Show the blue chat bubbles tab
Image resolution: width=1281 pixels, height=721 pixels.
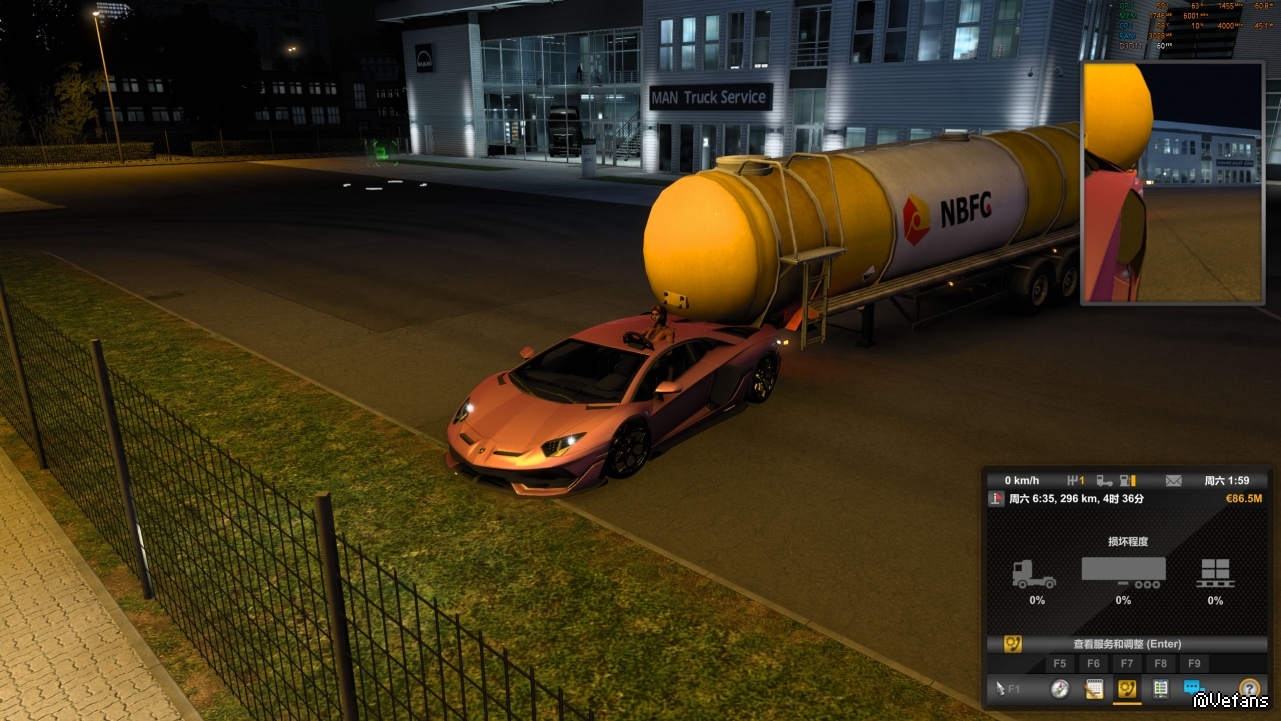pos(1193,688)
